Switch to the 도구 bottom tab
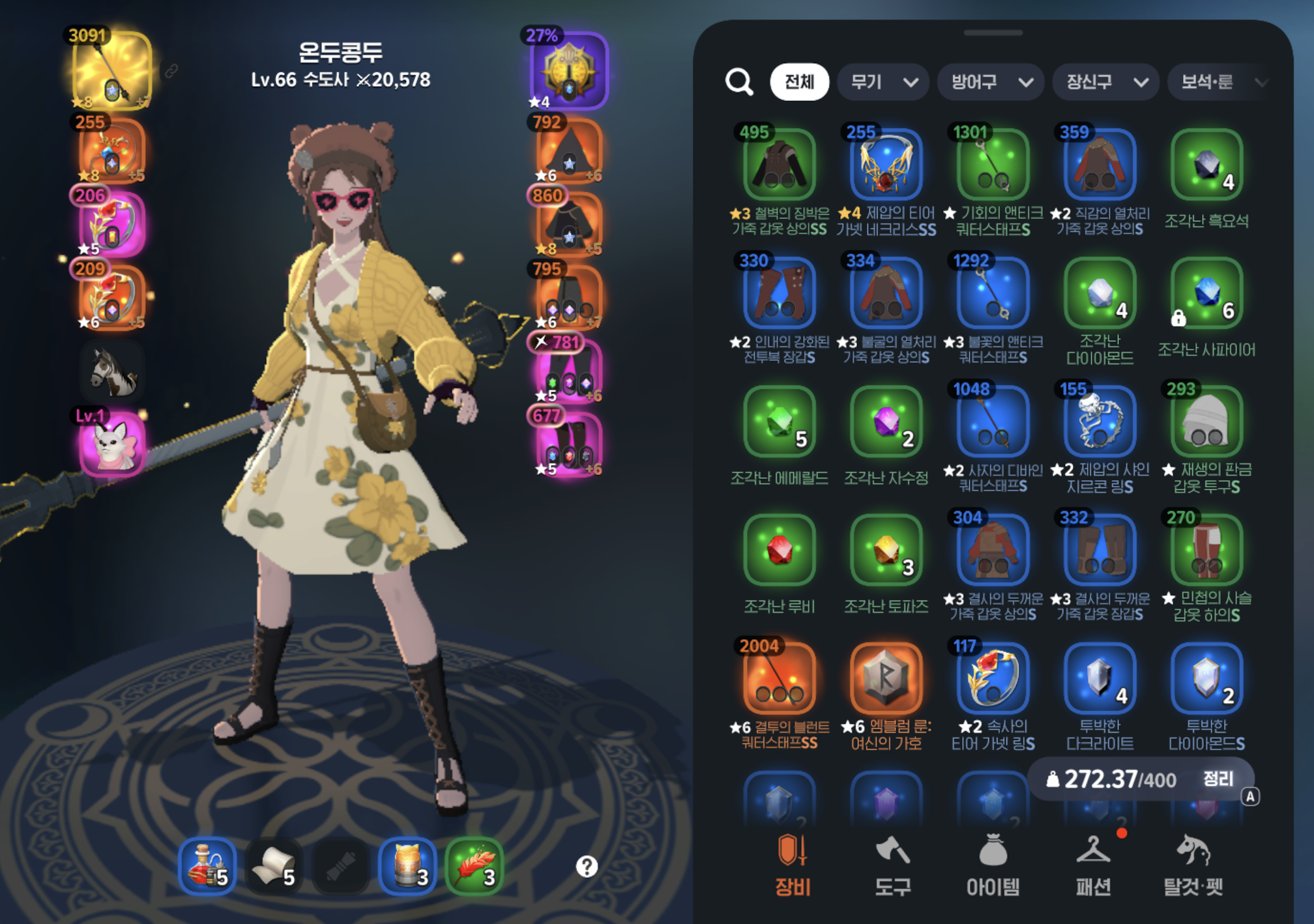The height and width of the screenshot is (924, 1314). click(892, 865)
